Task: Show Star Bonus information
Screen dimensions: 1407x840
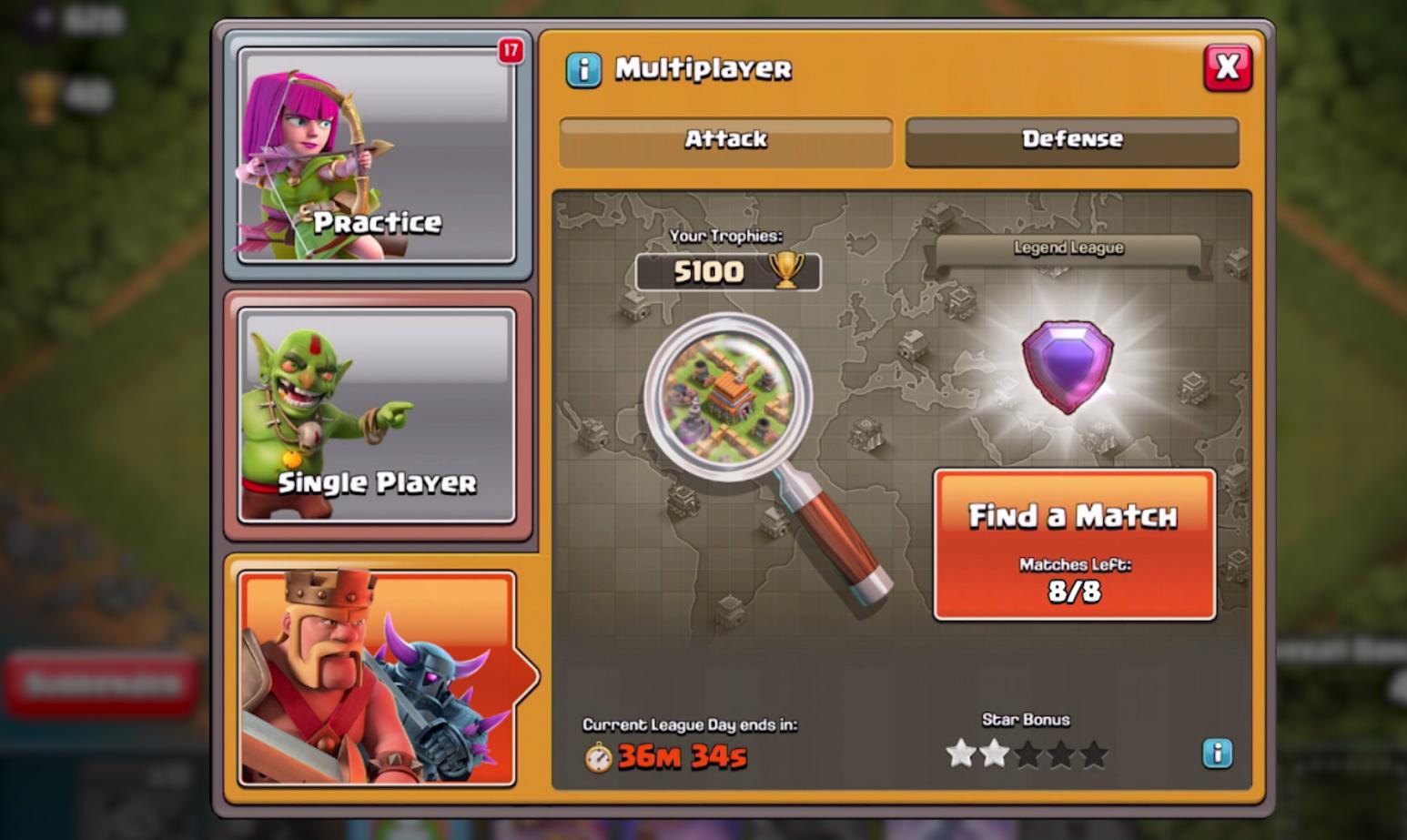Action: (1217, 753)
